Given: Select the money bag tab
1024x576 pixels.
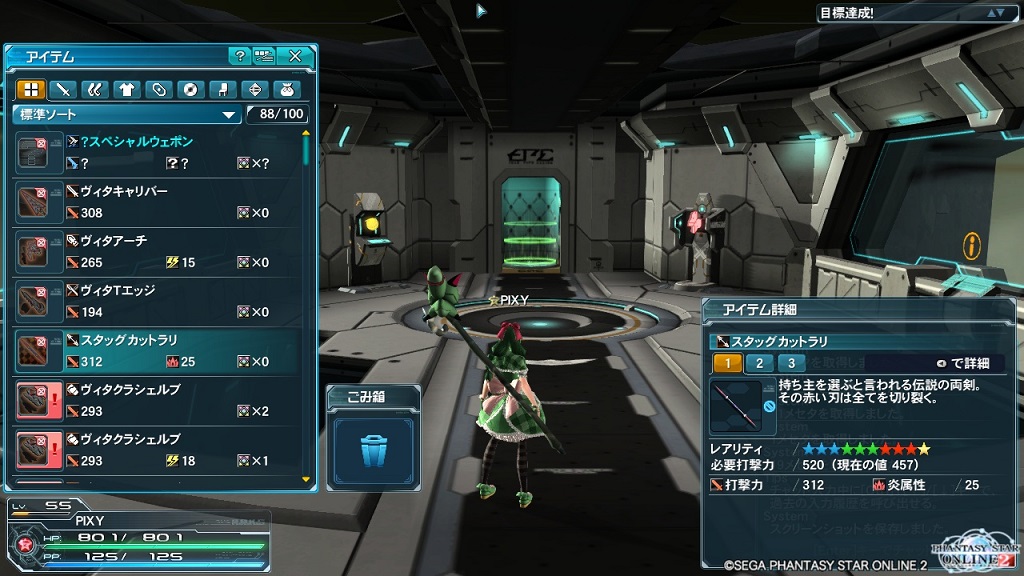Looking at the screenshot, I should [286, 90].
